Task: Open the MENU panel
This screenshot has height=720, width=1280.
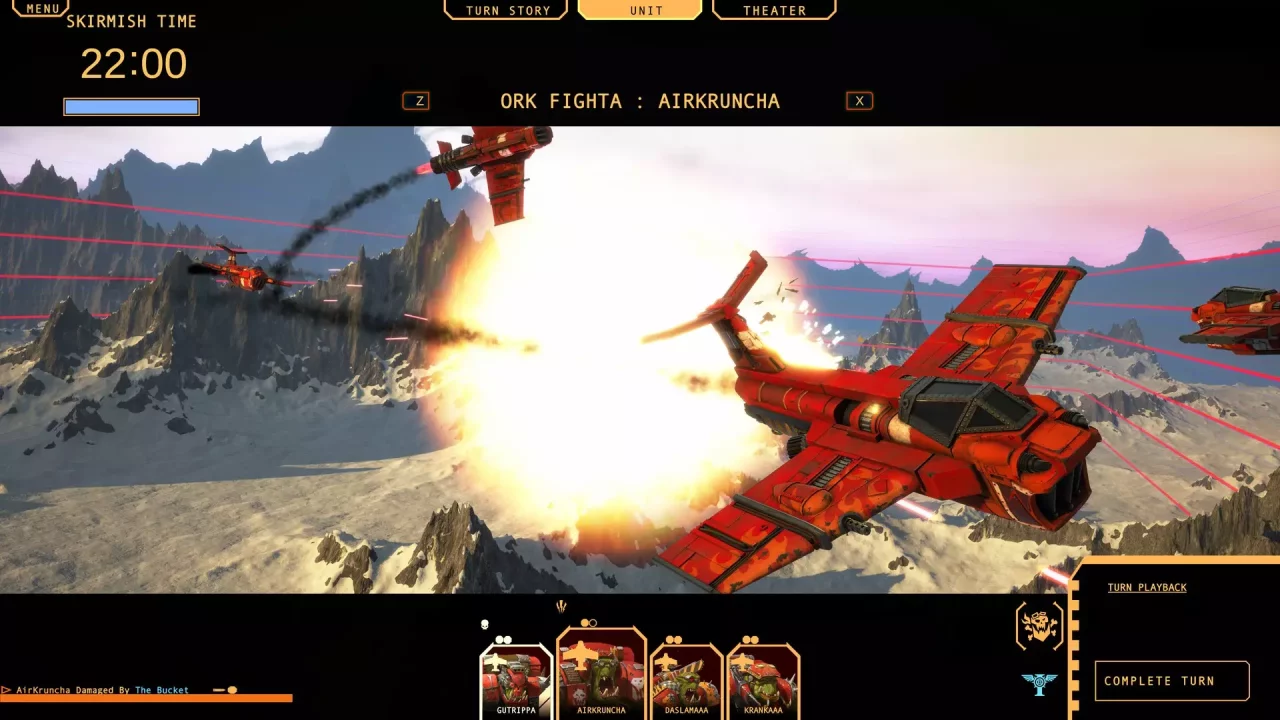Action: (x=40, y=8)
